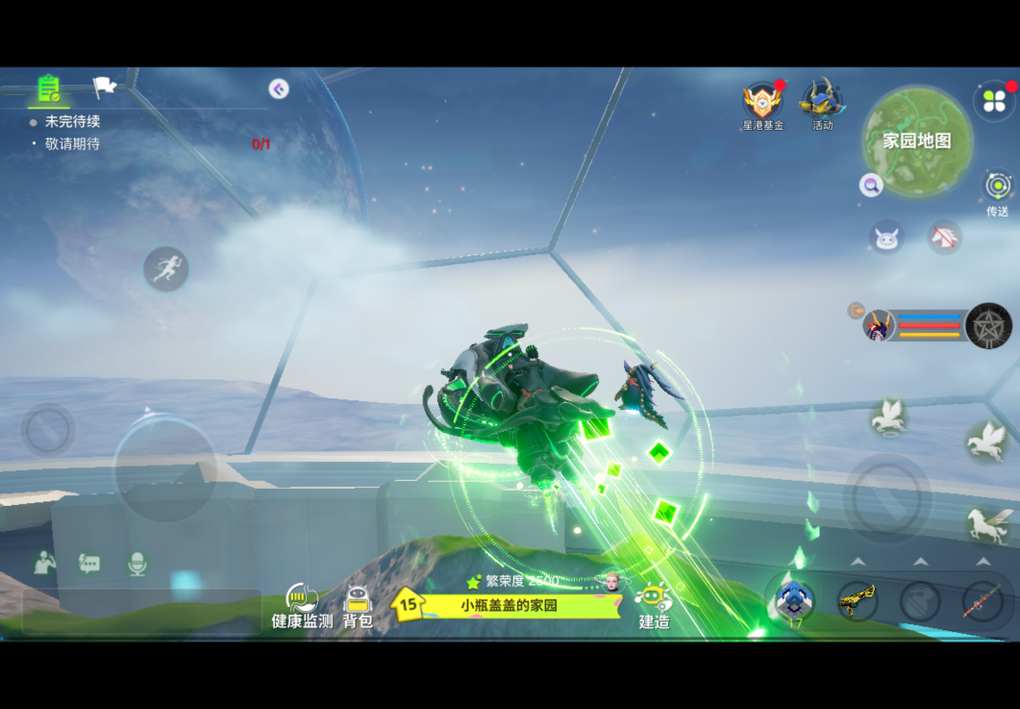The height and width of the screenshot is (709, 1020).
Task: Toggle the sprint running-figure button
Action: pyautogui.click(x=166, y=268)
